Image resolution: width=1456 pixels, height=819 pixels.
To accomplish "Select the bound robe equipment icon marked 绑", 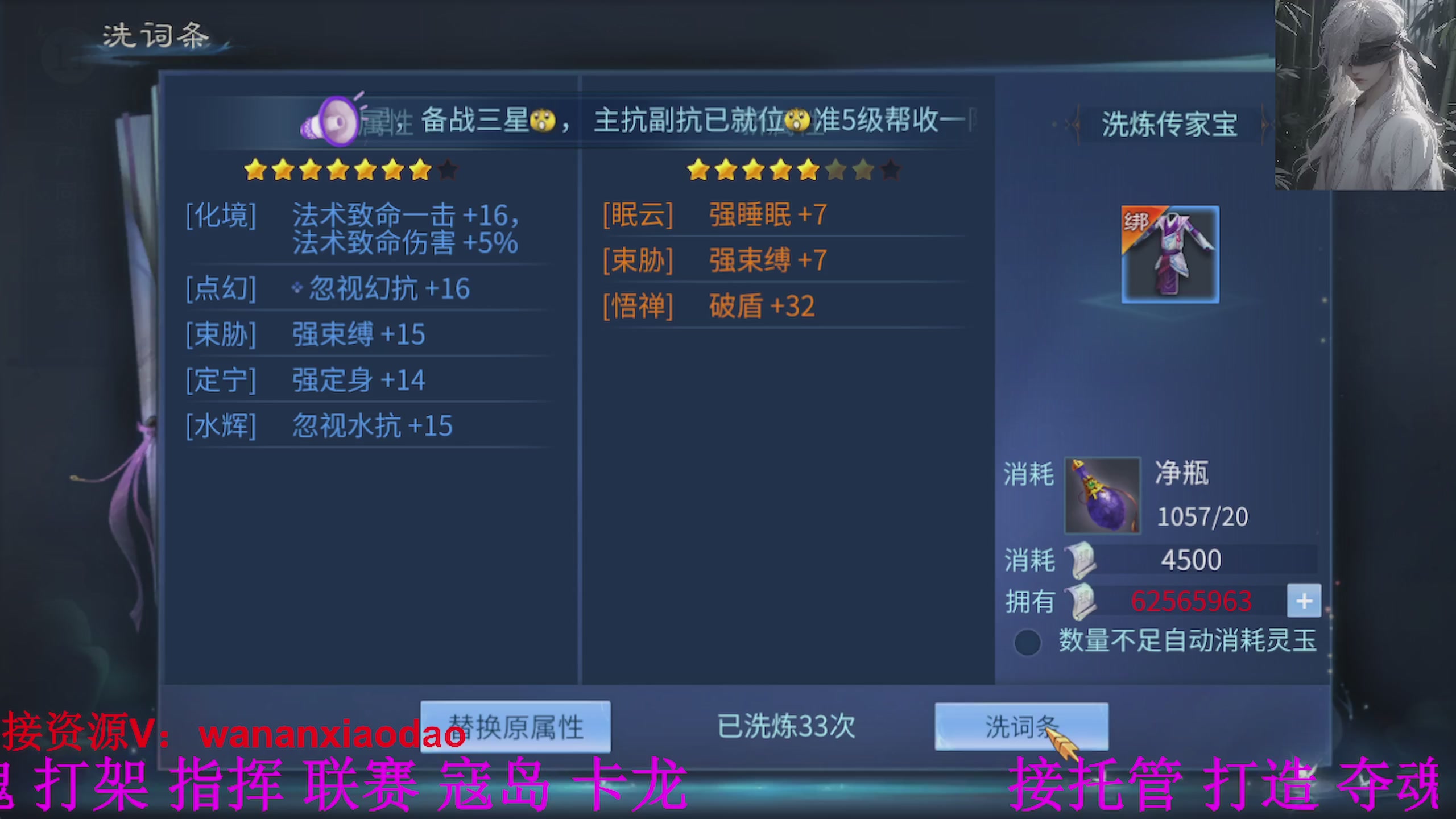I will (1170, 254).
